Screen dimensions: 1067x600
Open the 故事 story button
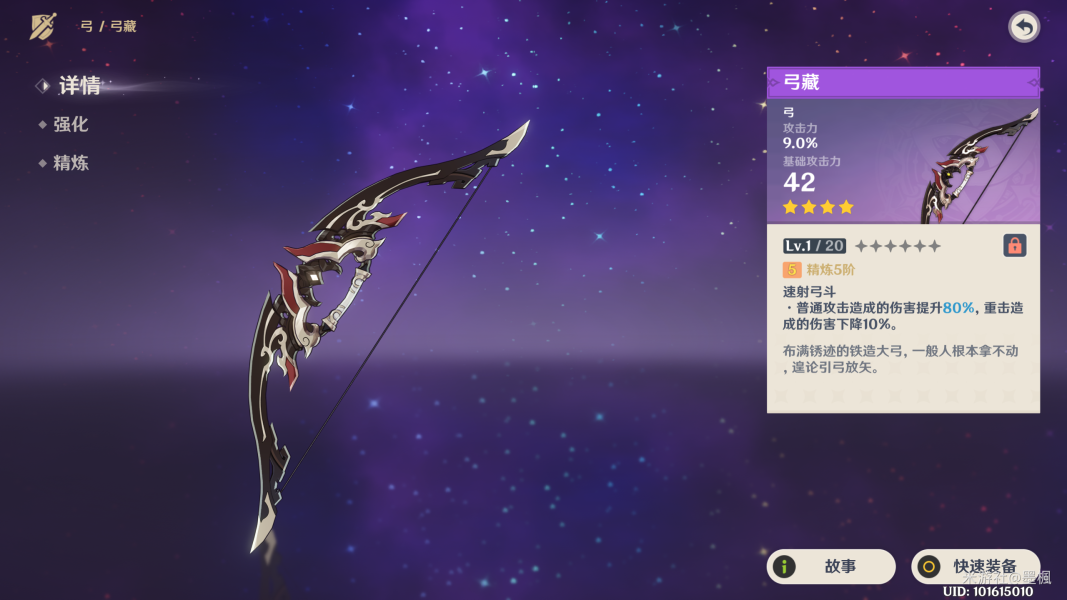(830, 566)
